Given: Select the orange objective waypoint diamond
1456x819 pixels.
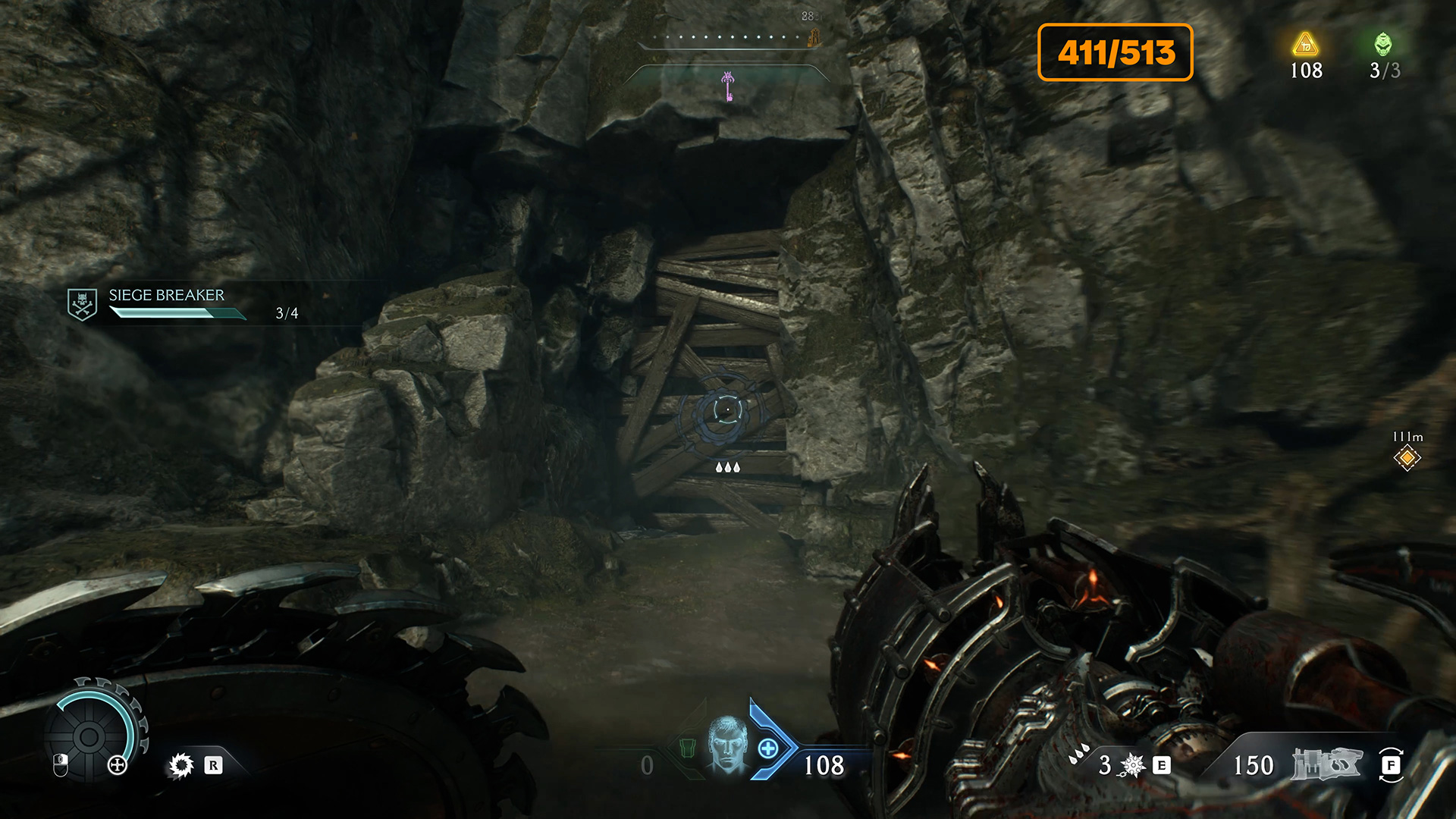Looking at the screenshot, I should click(x=1407, y=457).
